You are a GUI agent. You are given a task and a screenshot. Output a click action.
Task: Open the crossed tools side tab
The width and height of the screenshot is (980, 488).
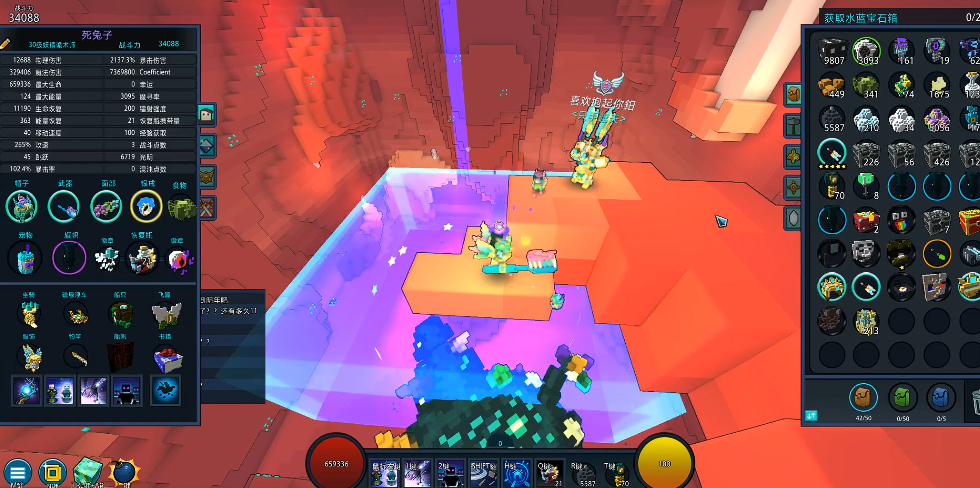point(207,208)
